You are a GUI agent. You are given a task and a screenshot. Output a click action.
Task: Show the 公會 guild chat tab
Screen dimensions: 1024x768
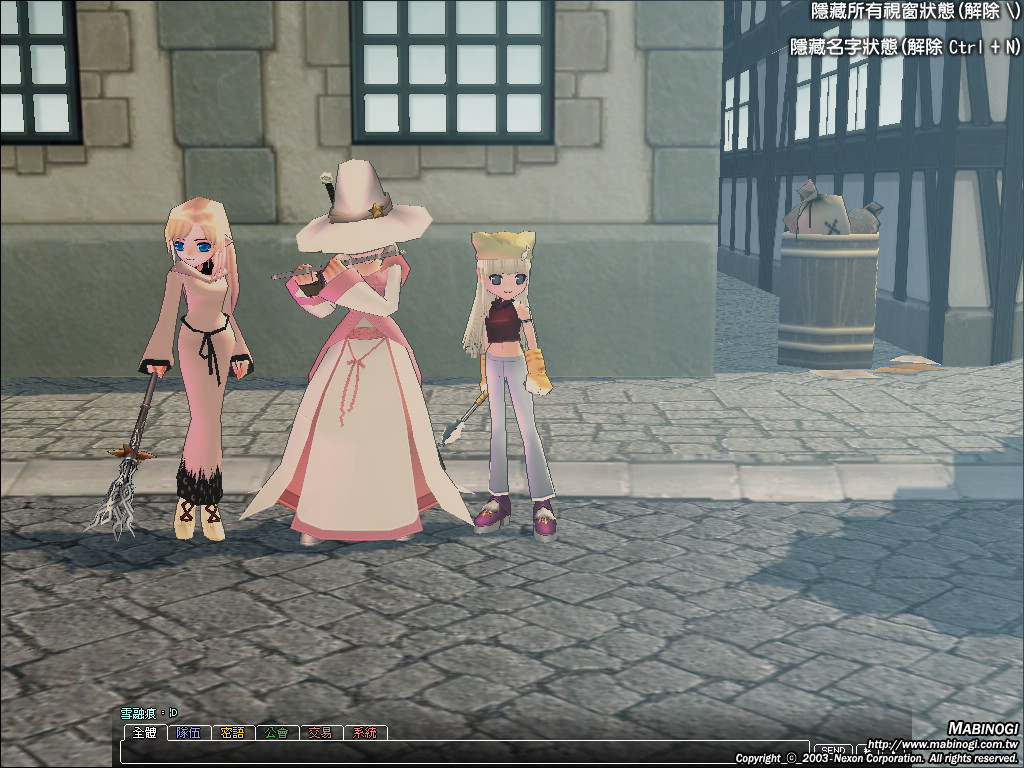tap(276, 733)
